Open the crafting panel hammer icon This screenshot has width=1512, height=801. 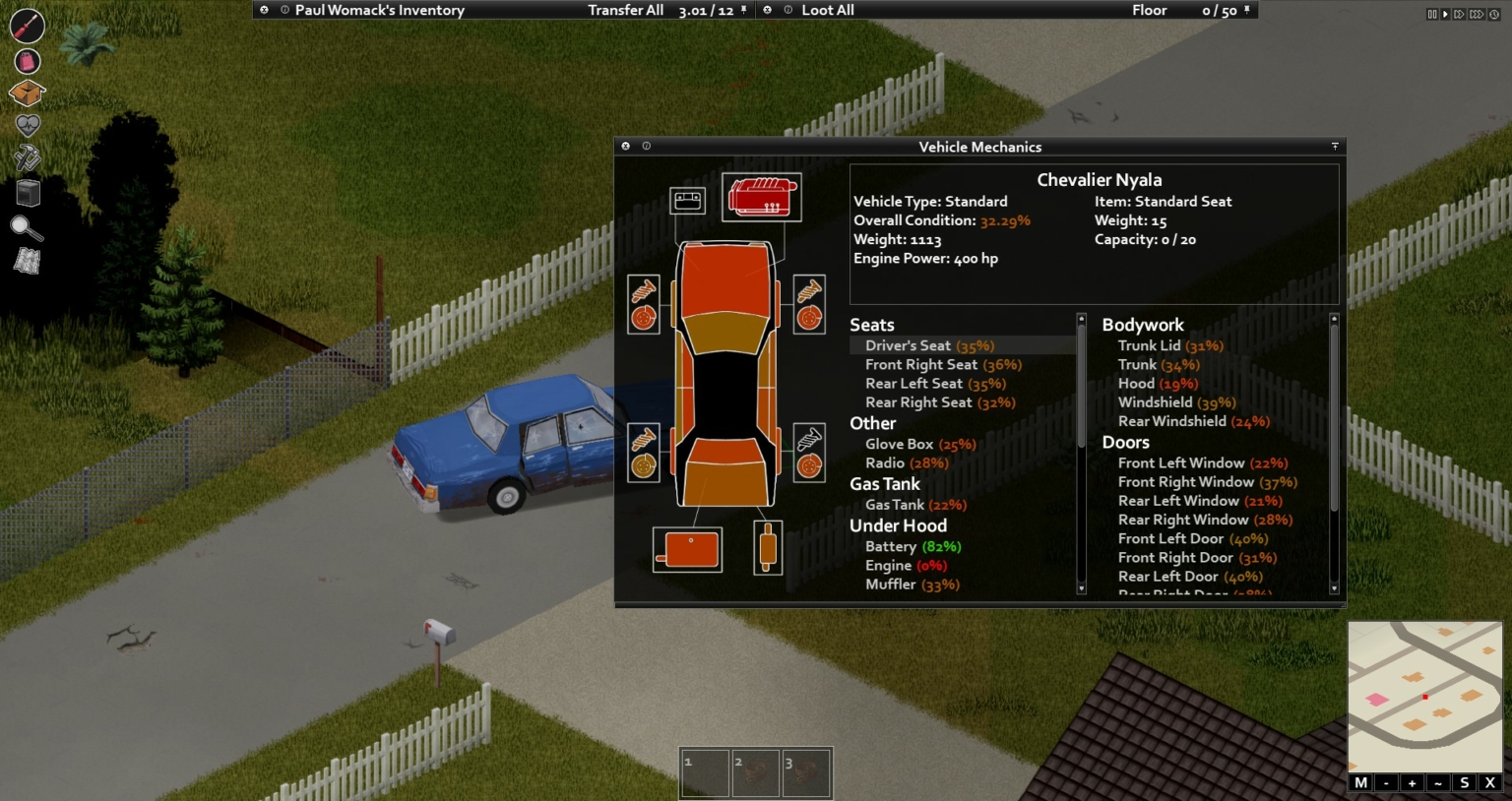(x=27, y=158)
